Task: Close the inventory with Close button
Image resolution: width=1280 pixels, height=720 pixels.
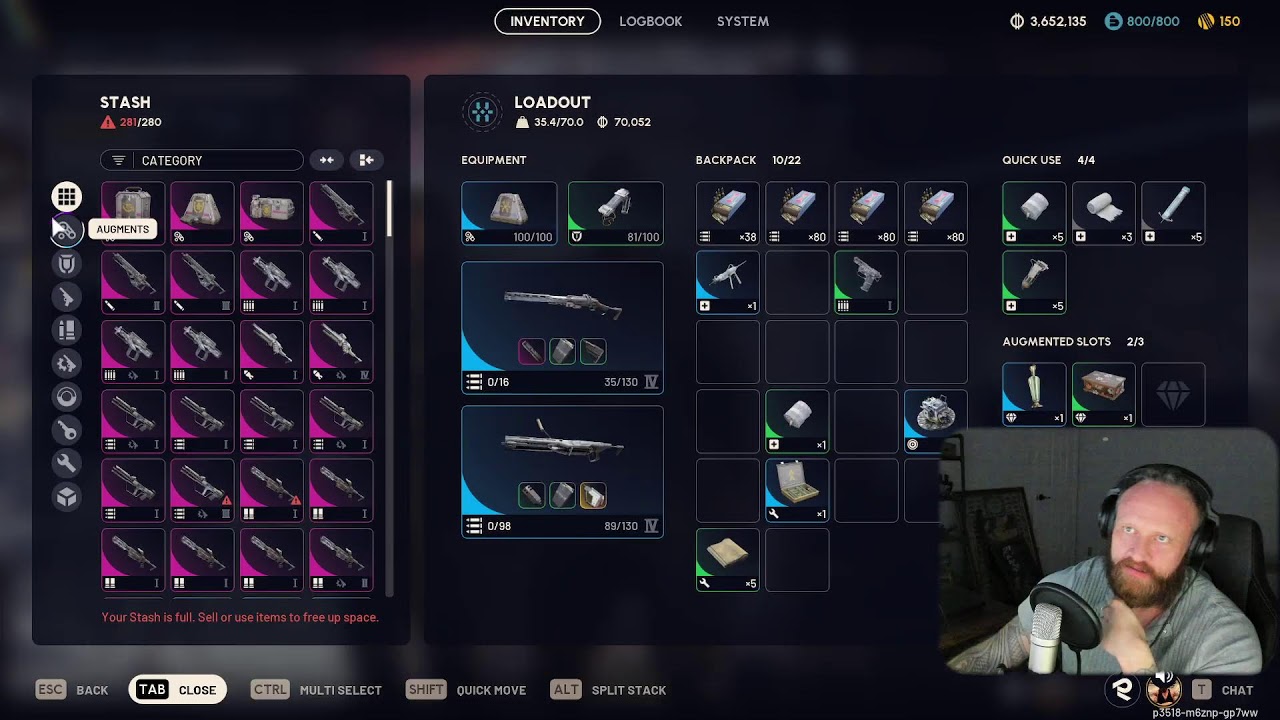Action: point(178,690)
